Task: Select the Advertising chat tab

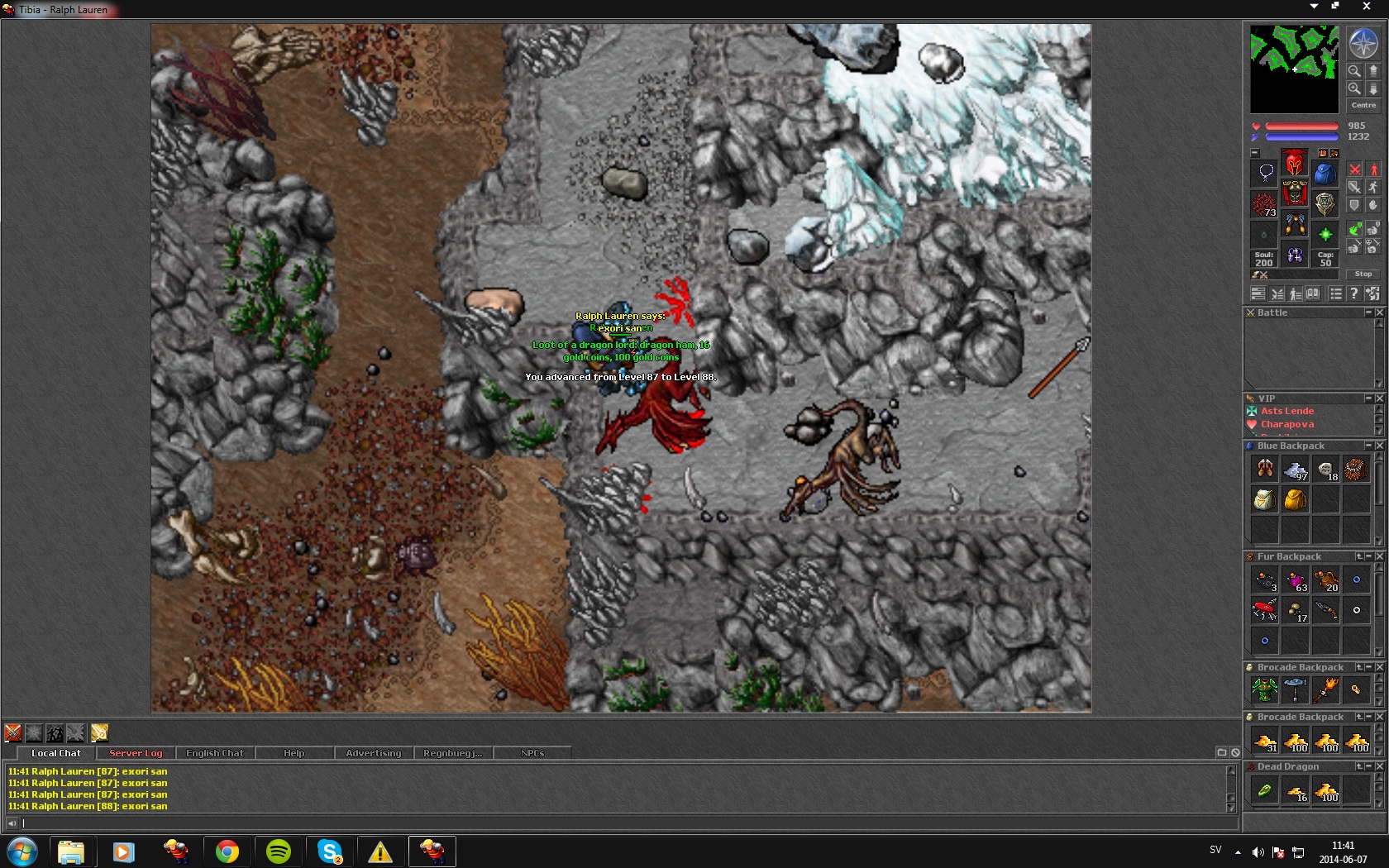Action: point(373,753)
